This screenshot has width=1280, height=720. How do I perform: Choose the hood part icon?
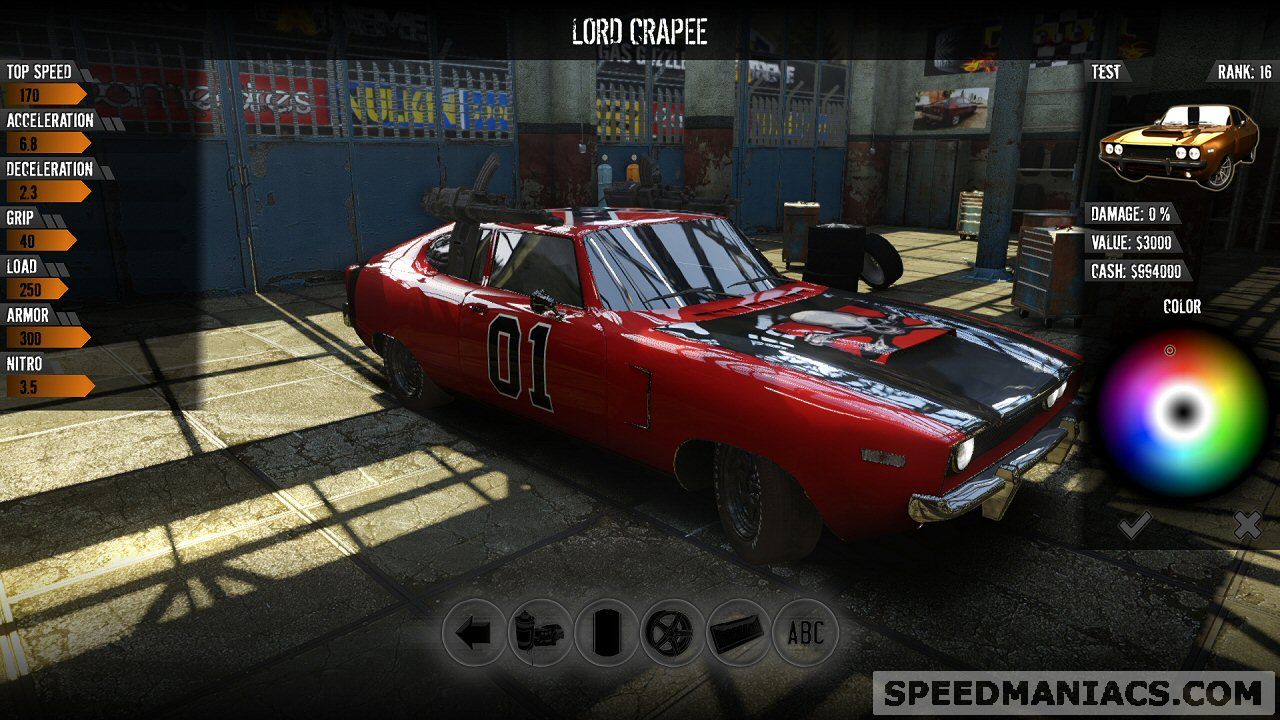pos(739,632)
